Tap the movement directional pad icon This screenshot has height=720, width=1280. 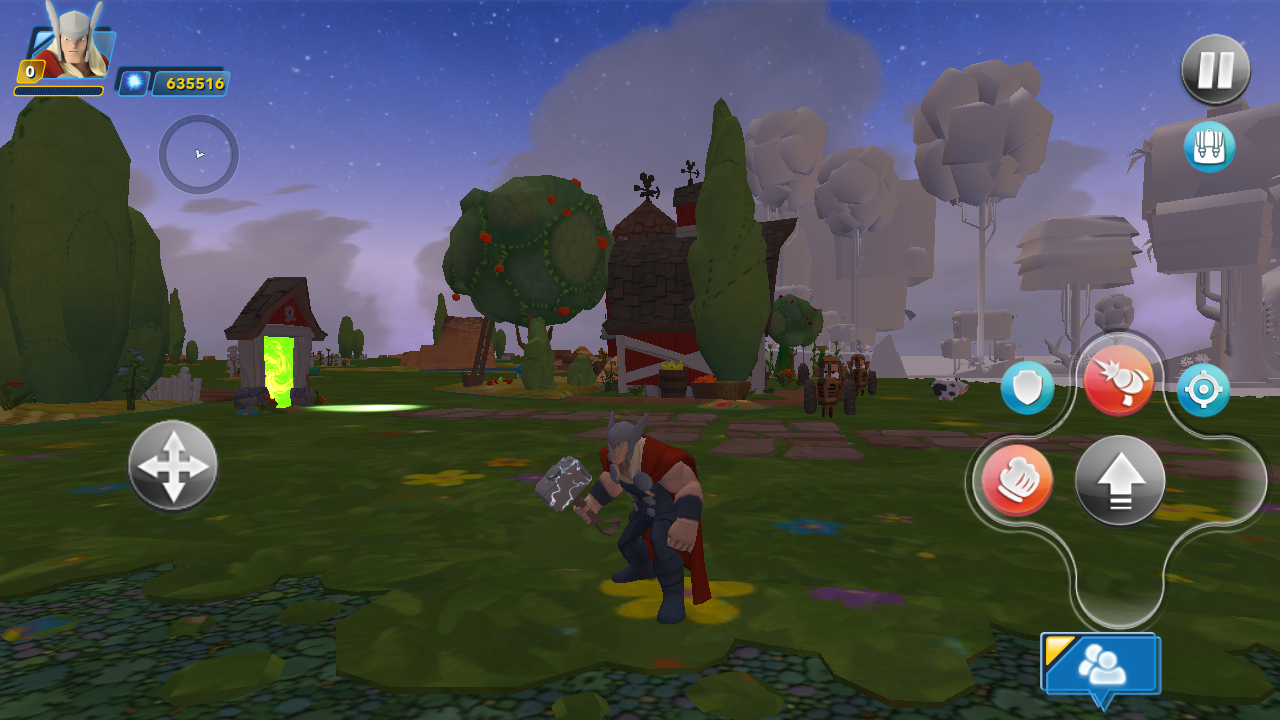(172, 465)
